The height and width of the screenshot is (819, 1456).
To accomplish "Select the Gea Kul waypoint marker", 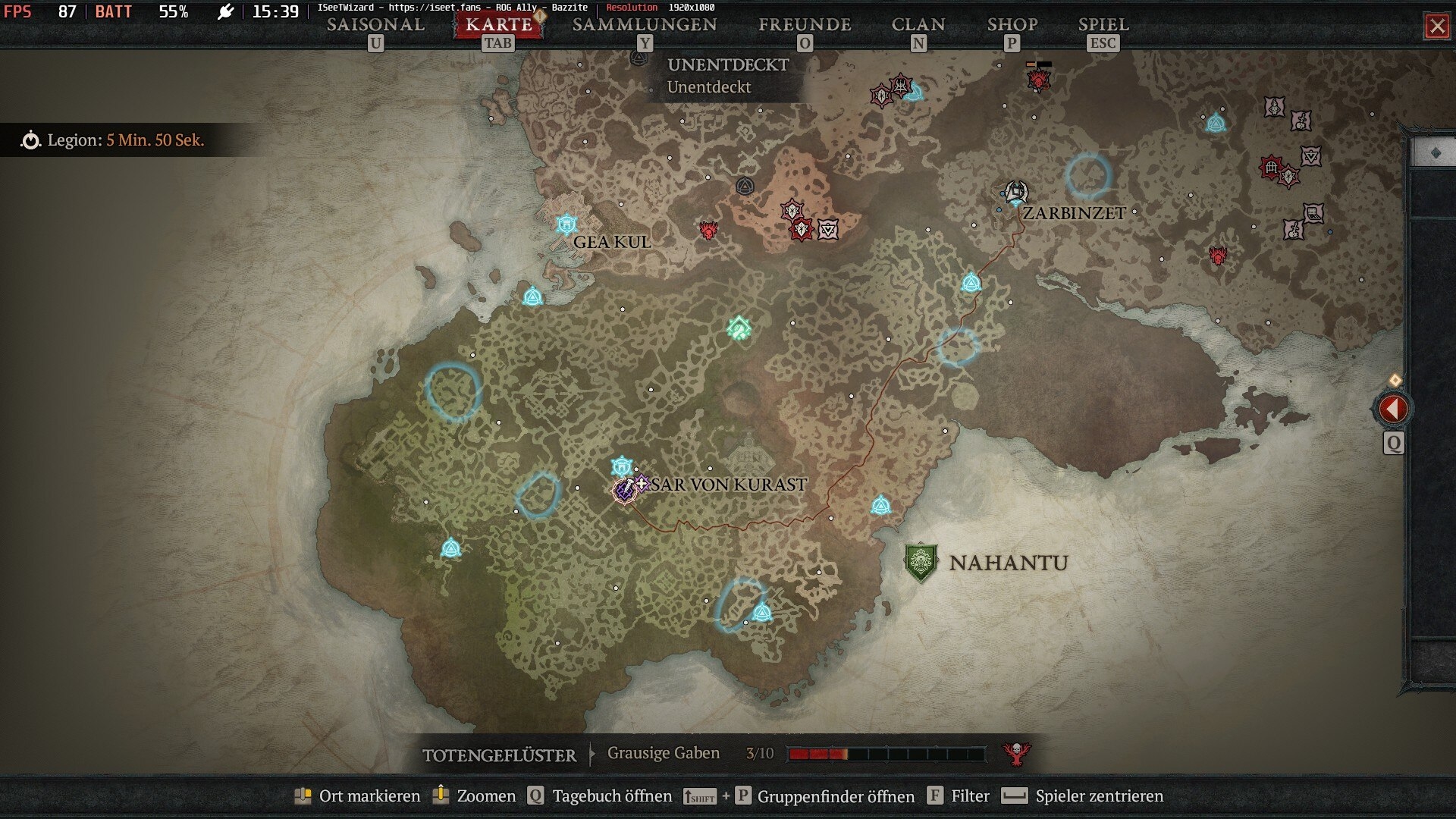I will click(x=566, y=224).
